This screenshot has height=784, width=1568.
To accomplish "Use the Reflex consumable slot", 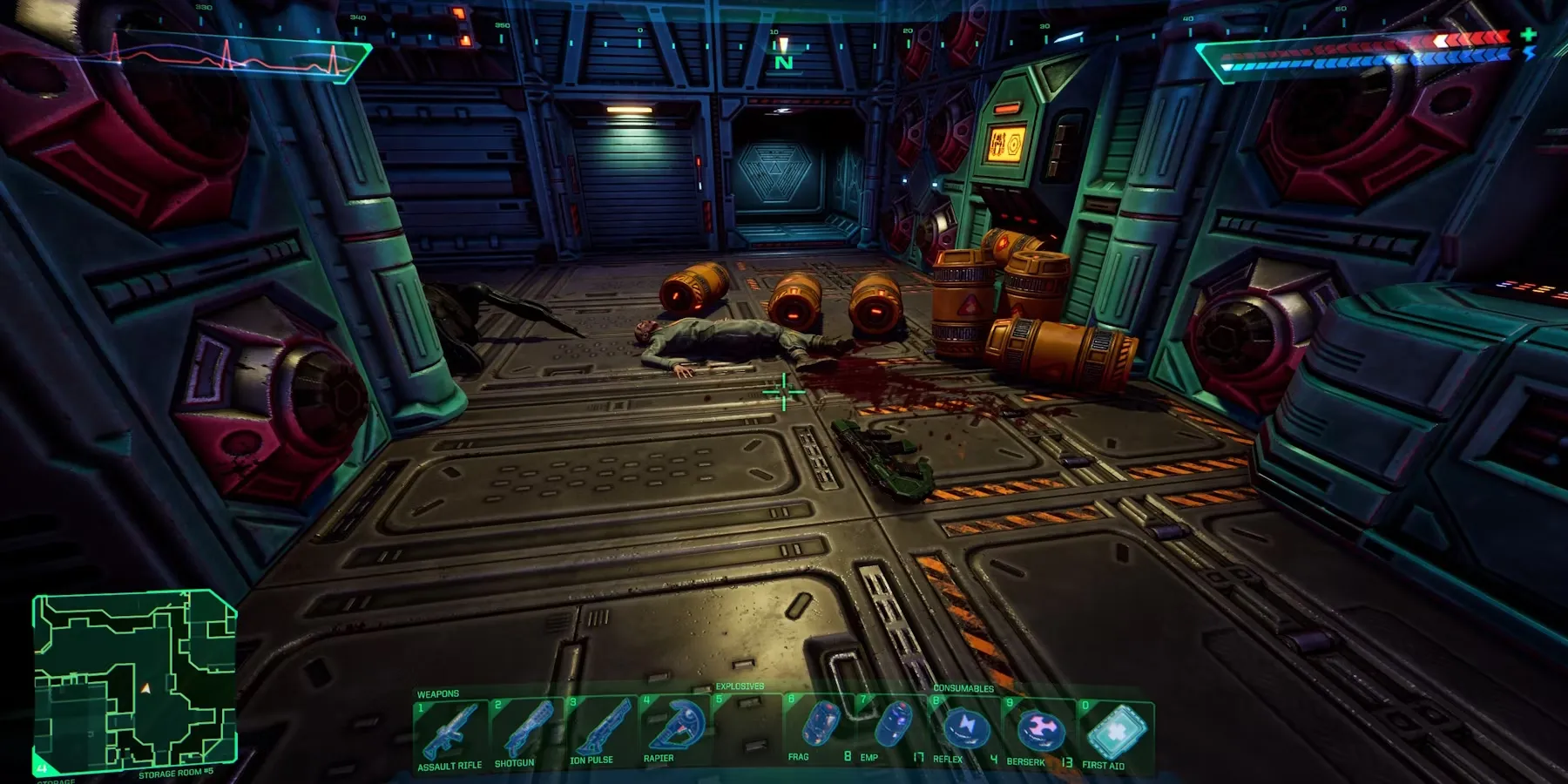I will click(965, 730).
